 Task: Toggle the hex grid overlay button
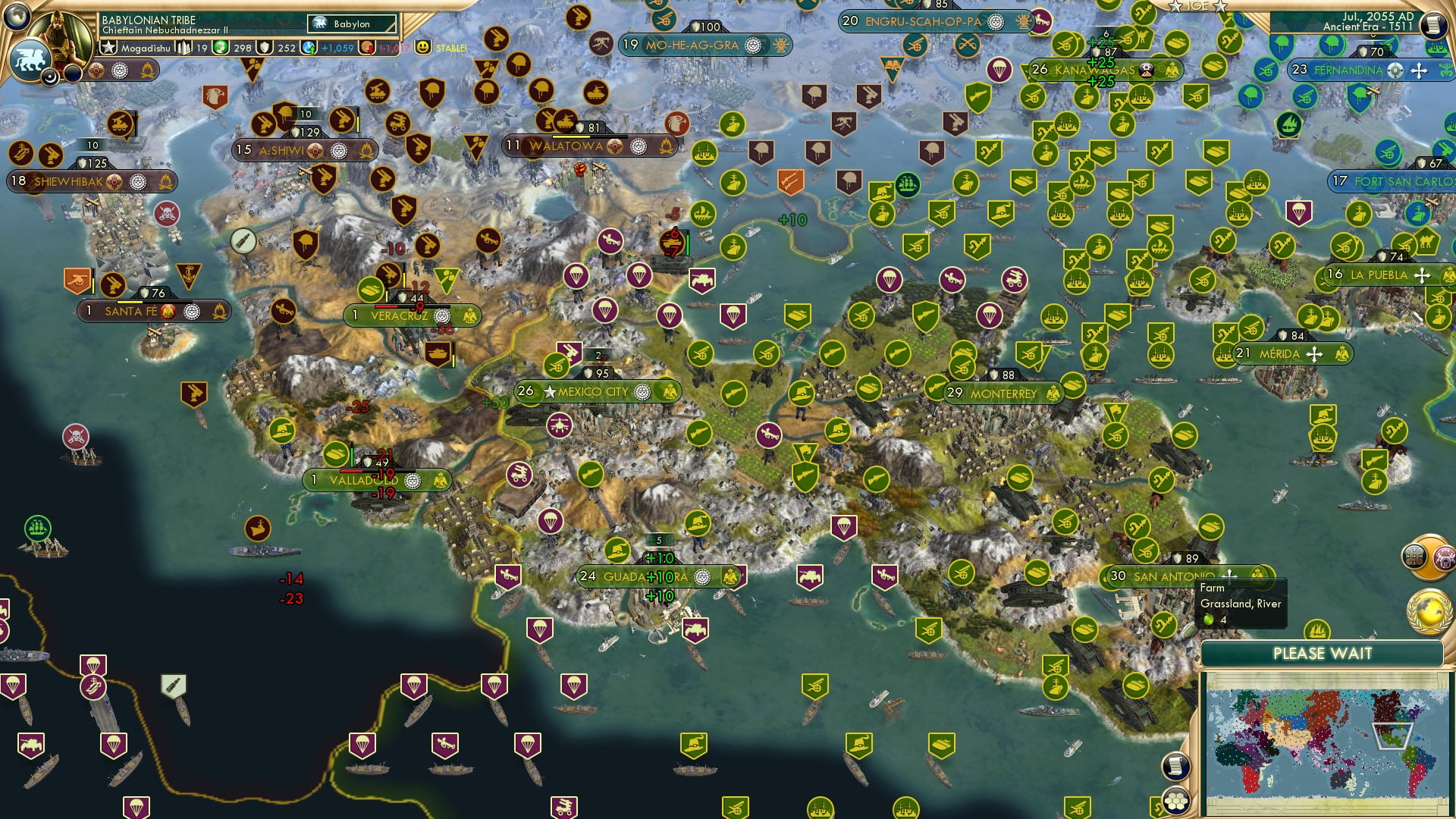(x=1175, y=802)
